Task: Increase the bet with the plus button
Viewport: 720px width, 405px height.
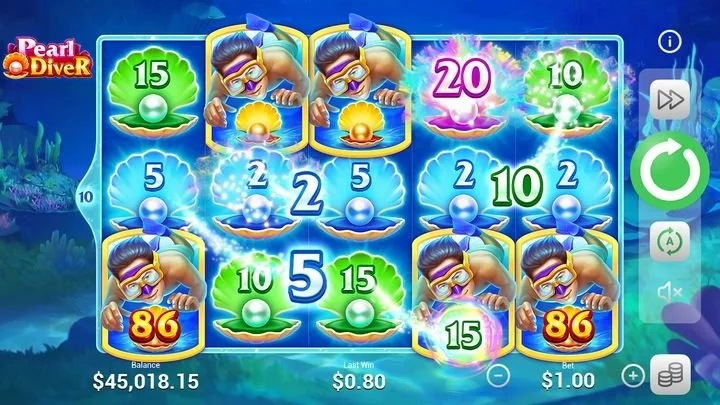Action: 633,376
